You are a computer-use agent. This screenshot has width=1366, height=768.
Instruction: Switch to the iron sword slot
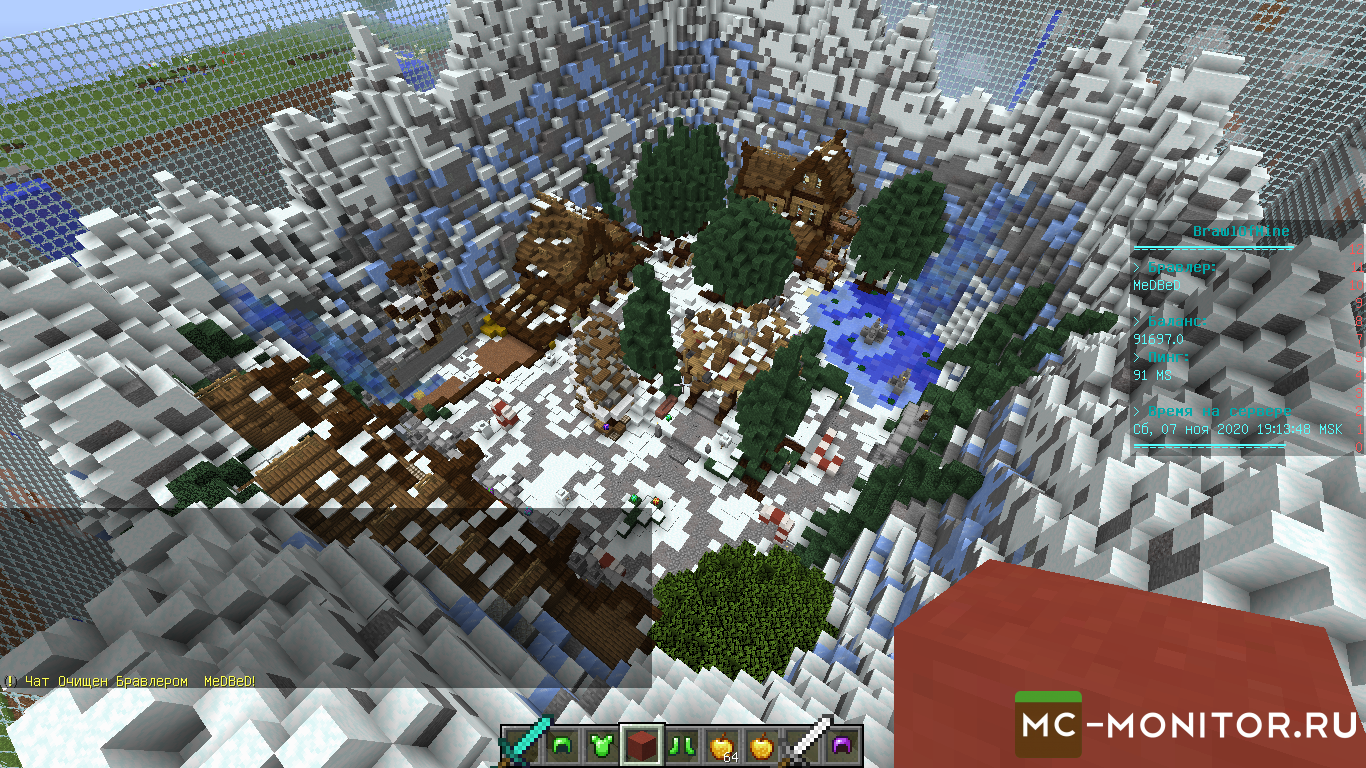801,744
